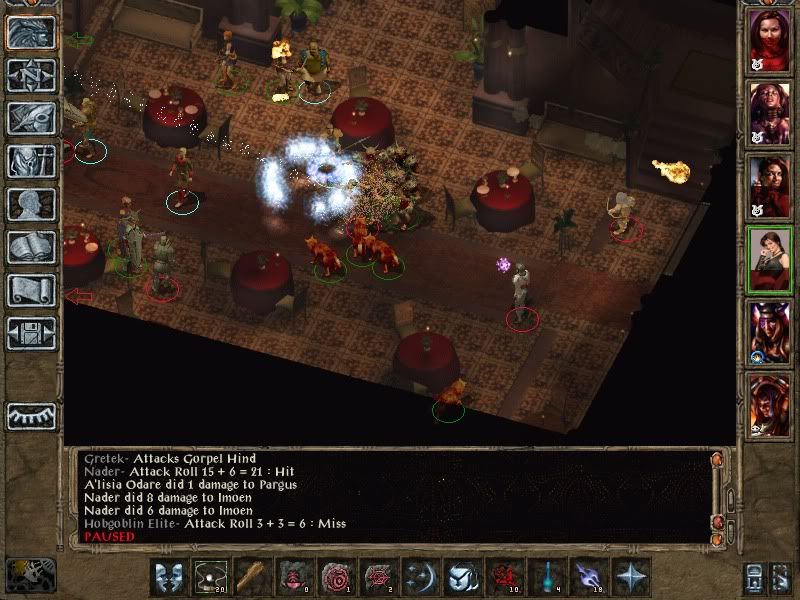
Task: Cast the red spiral quick spell
Action: (337, 578)
